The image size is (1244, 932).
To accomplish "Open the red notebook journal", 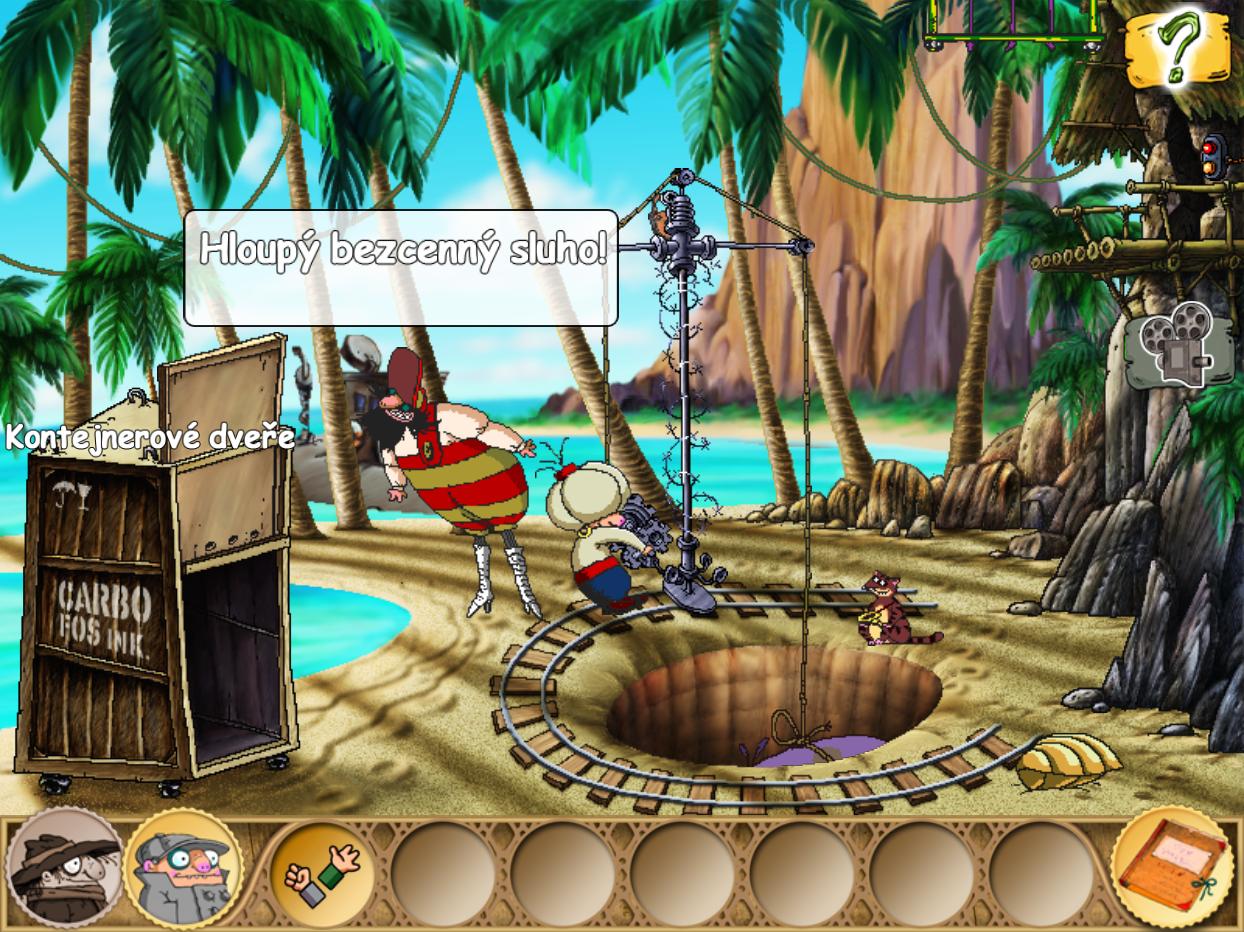I will [x=1172, y=866].
